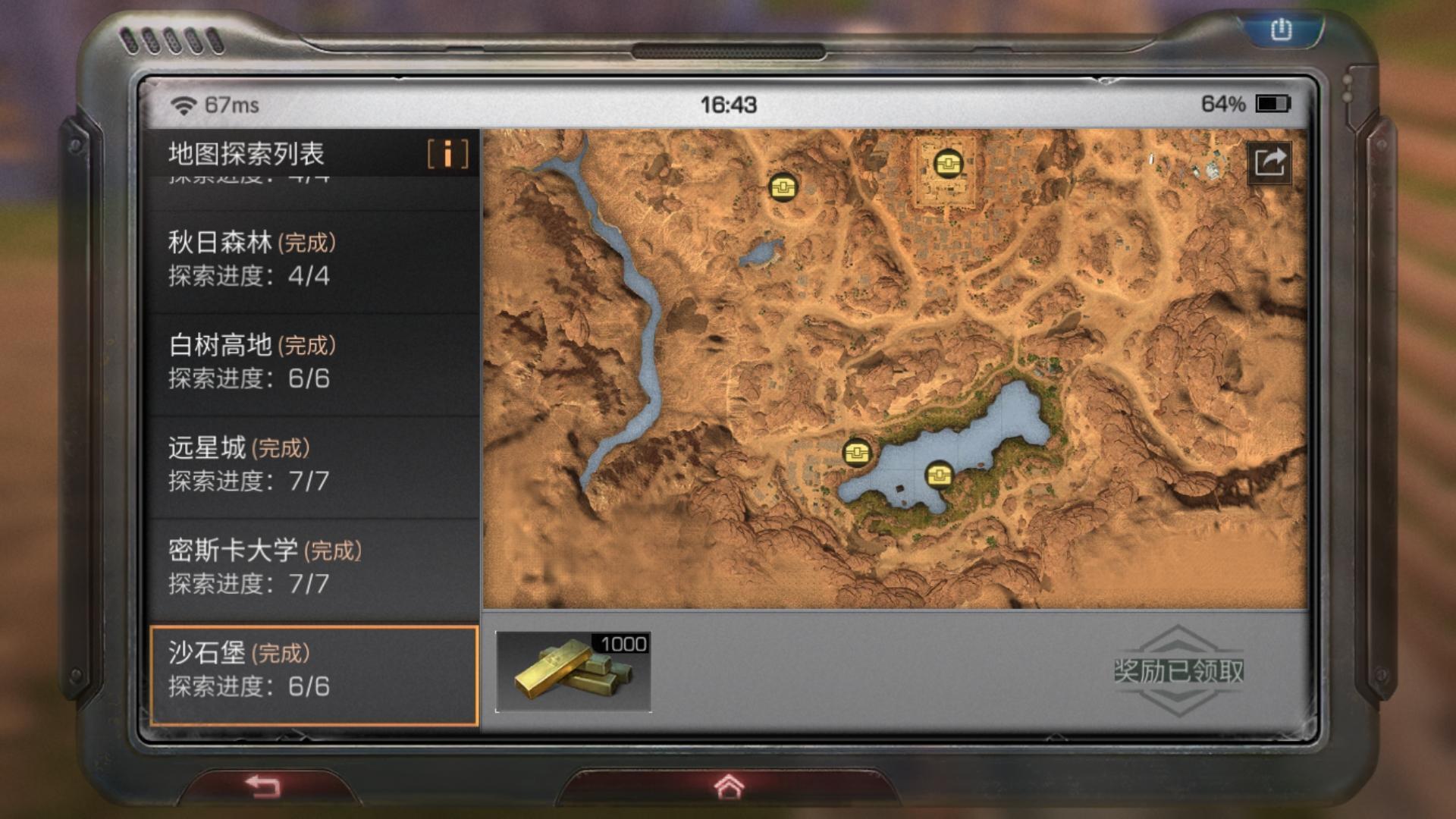Click the treasure chest marker in the fortress
The width and height of the screenshot is (1456, 819).
[947, 163]
